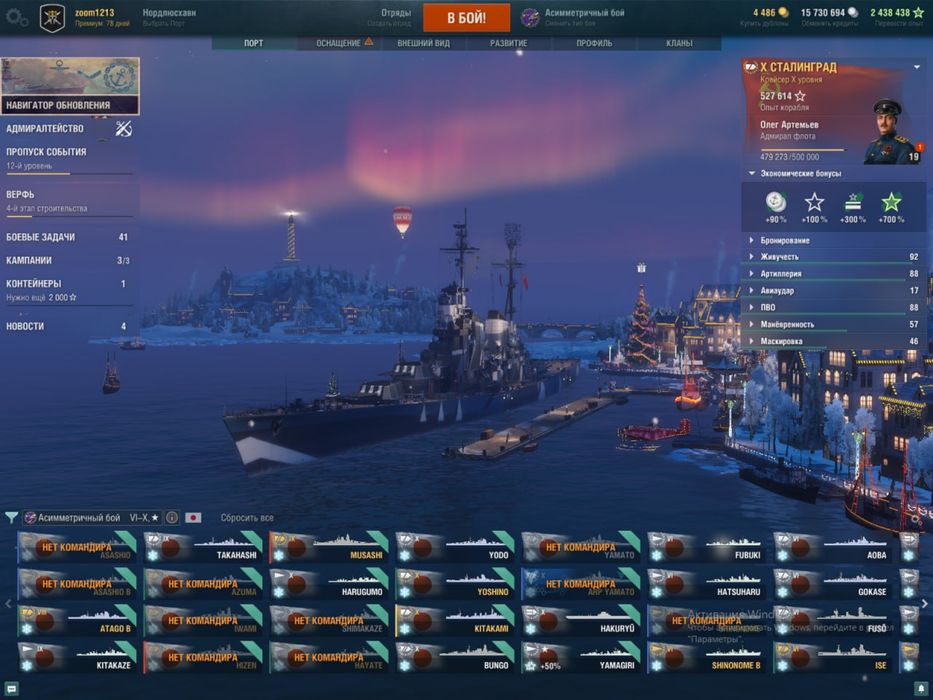The image size is (933, 700).
Task: View Боевые задачи list
Action: [41, 237]
